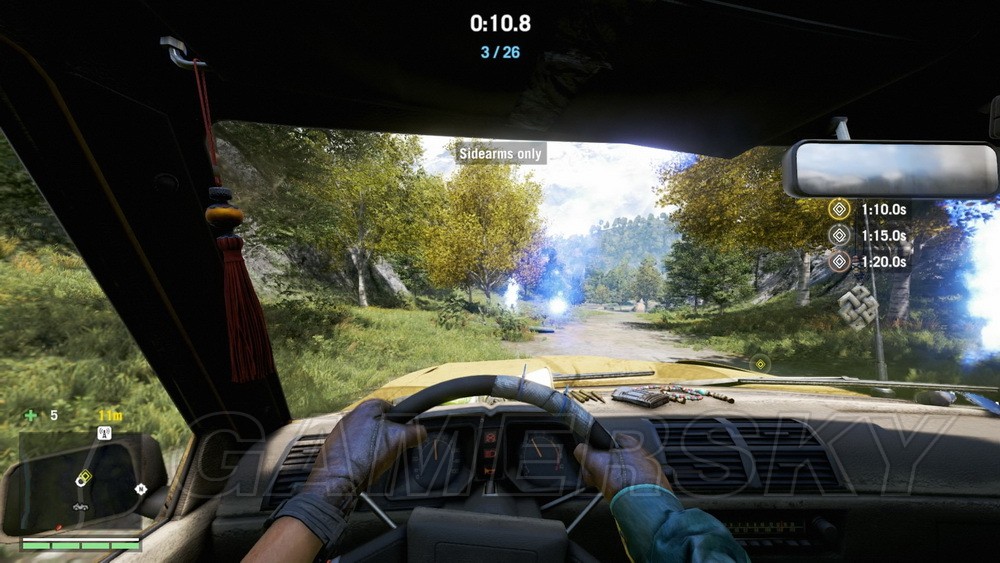The image size is (1000, 563).
Task: Click the minimap in the corner
Action: [x=80, y=481]
